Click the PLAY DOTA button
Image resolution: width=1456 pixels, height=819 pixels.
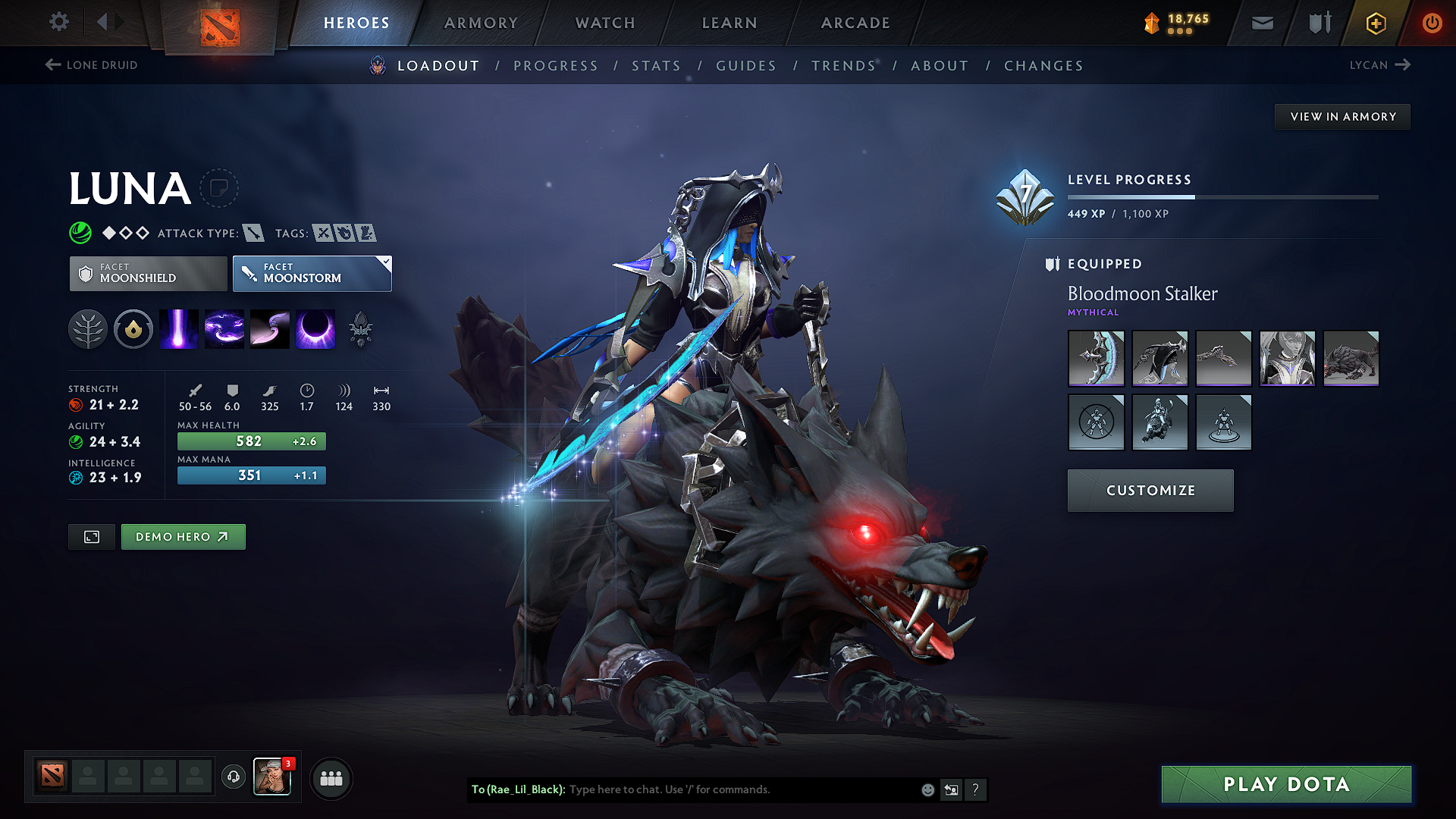tap(1285, 784)
